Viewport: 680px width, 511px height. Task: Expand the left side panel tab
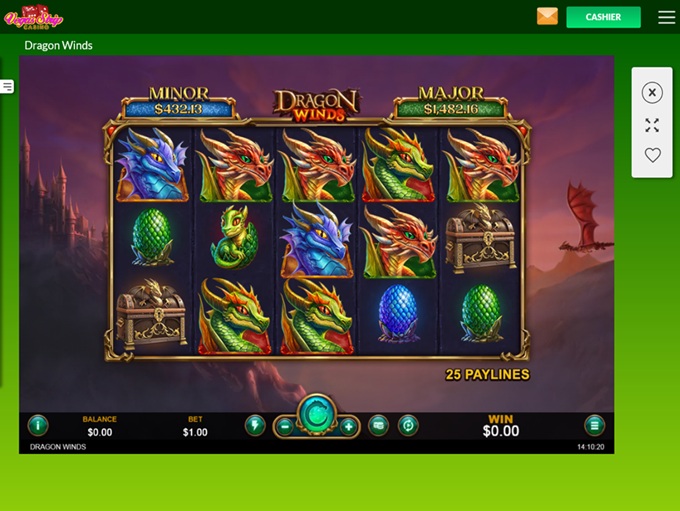(7, 87)
